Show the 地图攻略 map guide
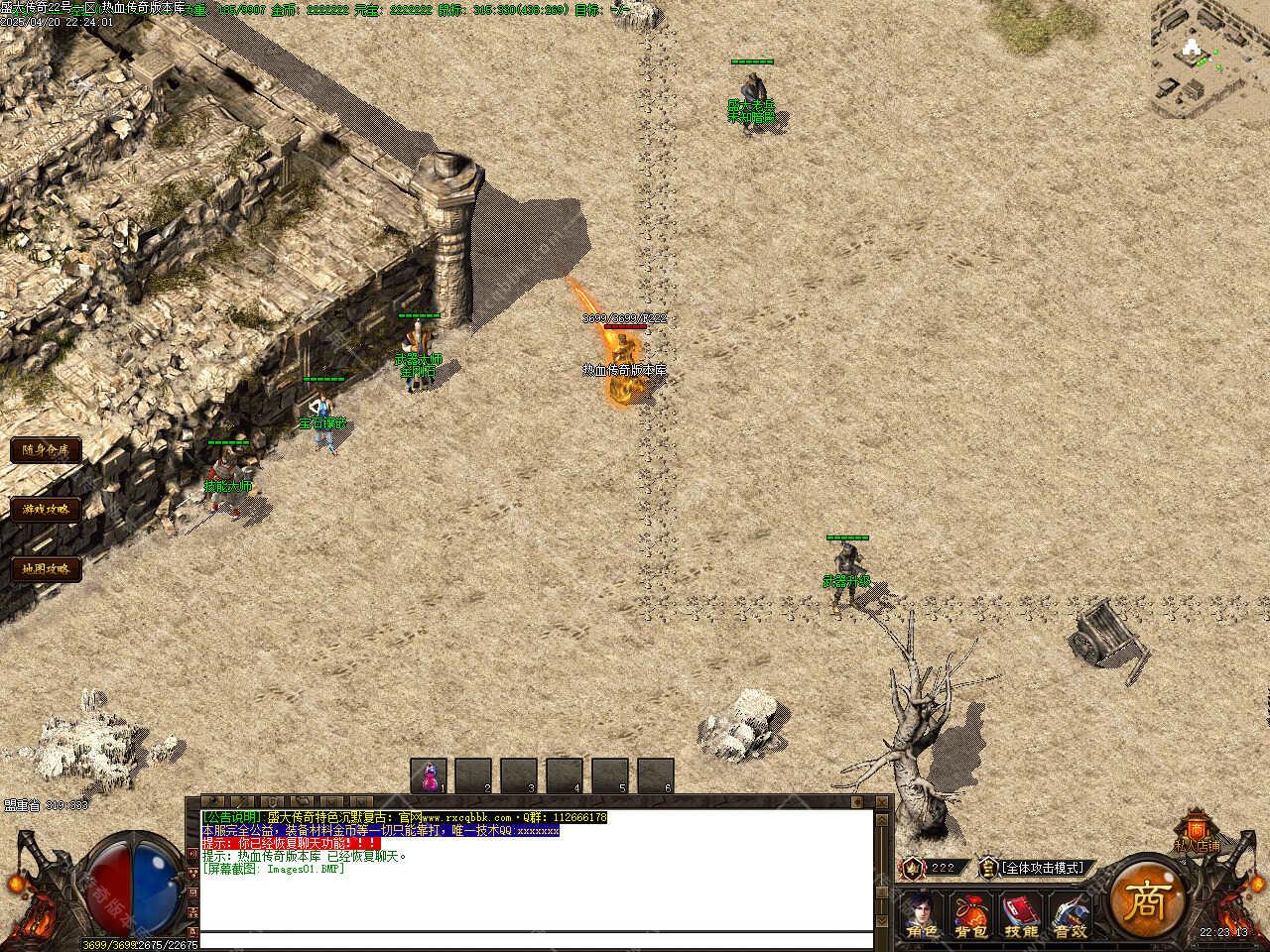 click(46, 569)
